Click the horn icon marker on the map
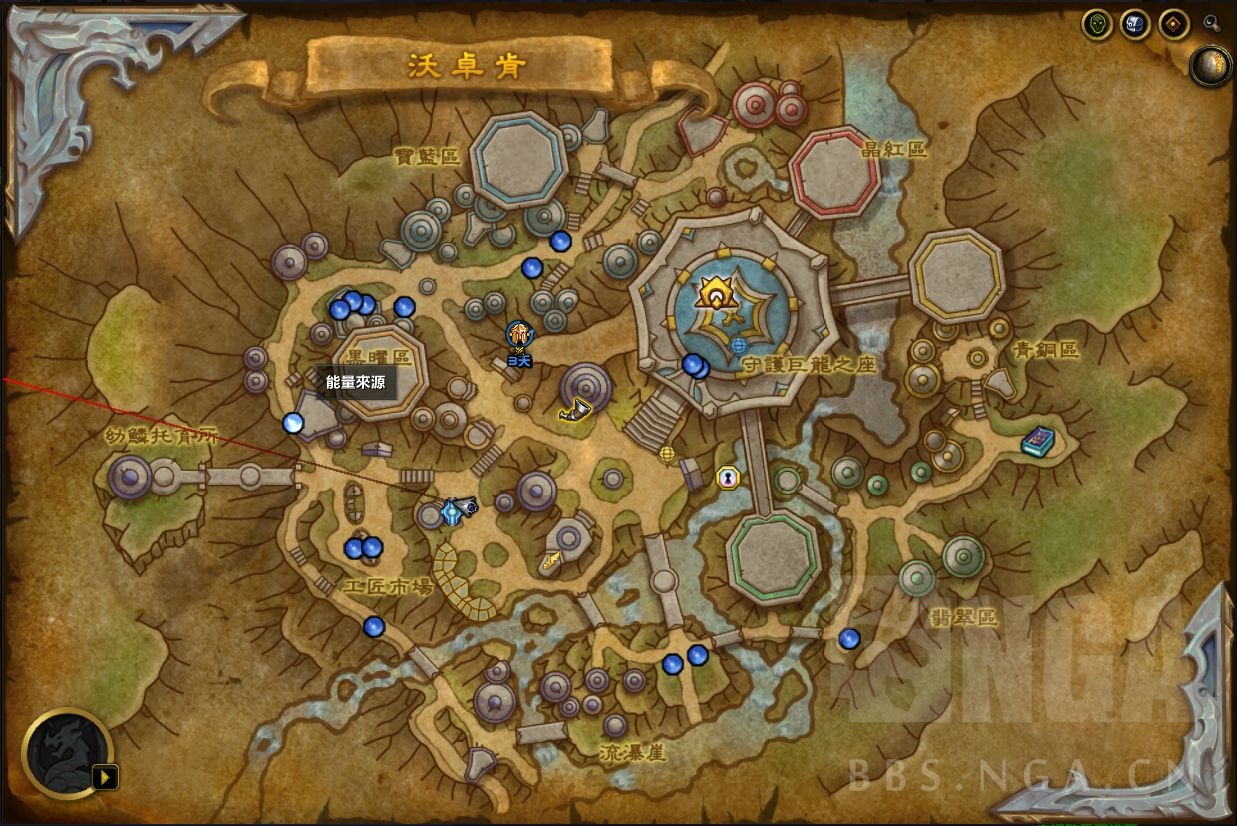This screenshot has height=826, width=1237. (x=577, y=409)
